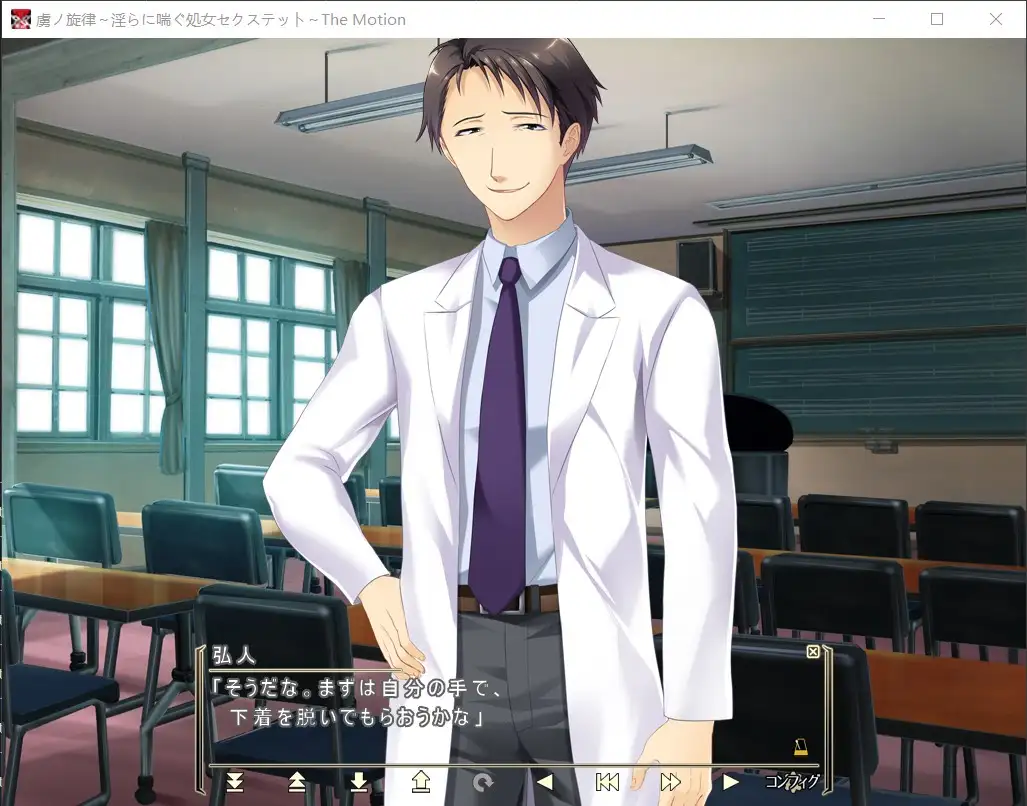Close the game window
Screen dimensions: 1027x806
coord(996,19)
